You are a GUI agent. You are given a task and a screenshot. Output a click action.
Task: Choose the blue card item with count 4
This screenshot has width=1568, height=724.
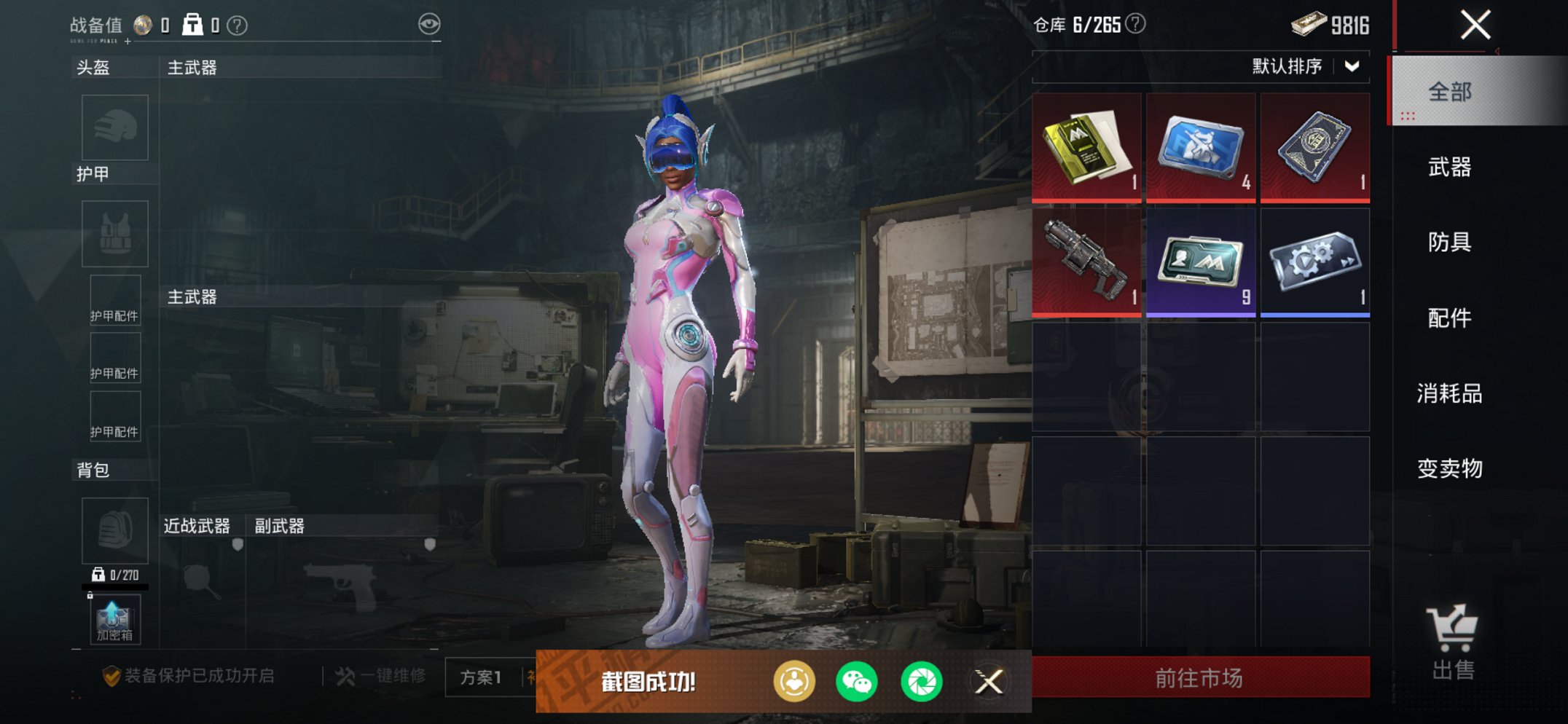pos(1201,146)
